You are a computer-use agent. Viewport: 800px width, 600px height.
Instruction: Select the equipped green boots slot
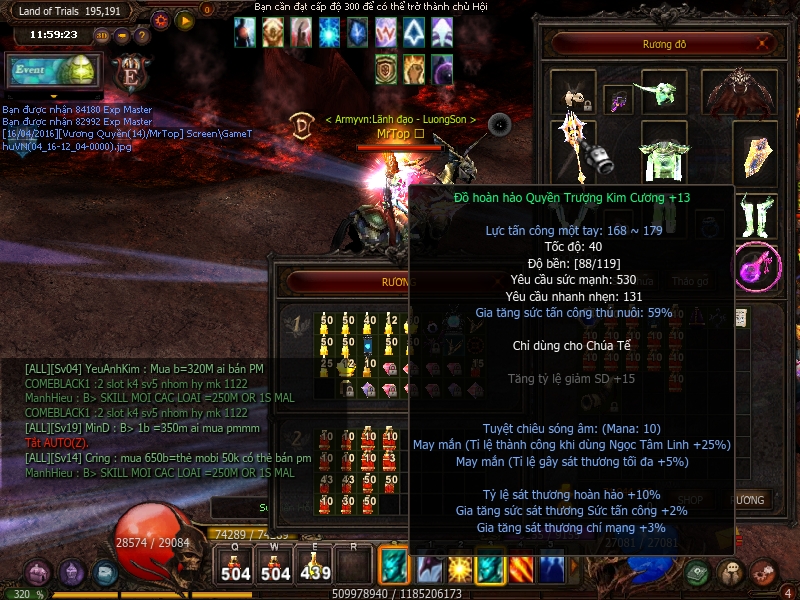757,213
